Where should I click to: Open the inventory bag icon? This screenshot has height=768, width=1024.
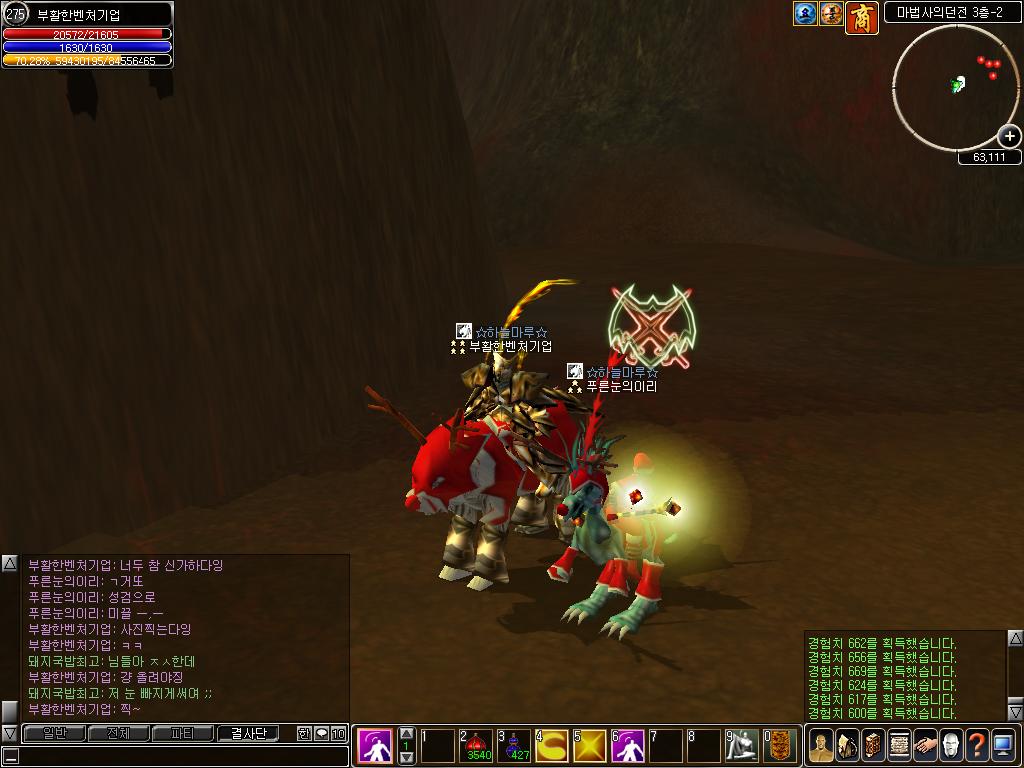(x=847, y=745)
